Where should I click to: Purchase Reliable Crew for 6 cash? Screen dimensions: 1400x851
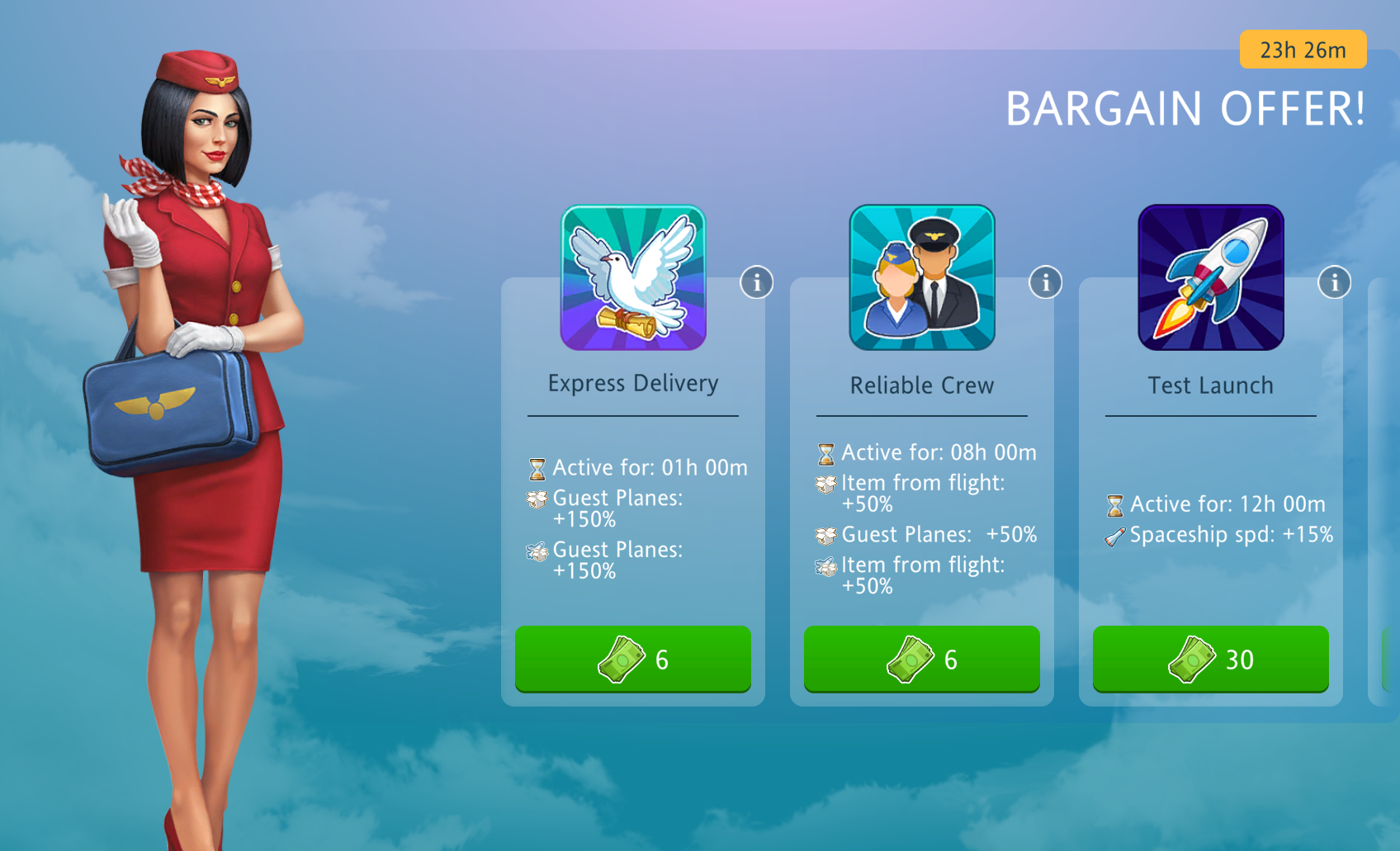click(x=921, y=659)
